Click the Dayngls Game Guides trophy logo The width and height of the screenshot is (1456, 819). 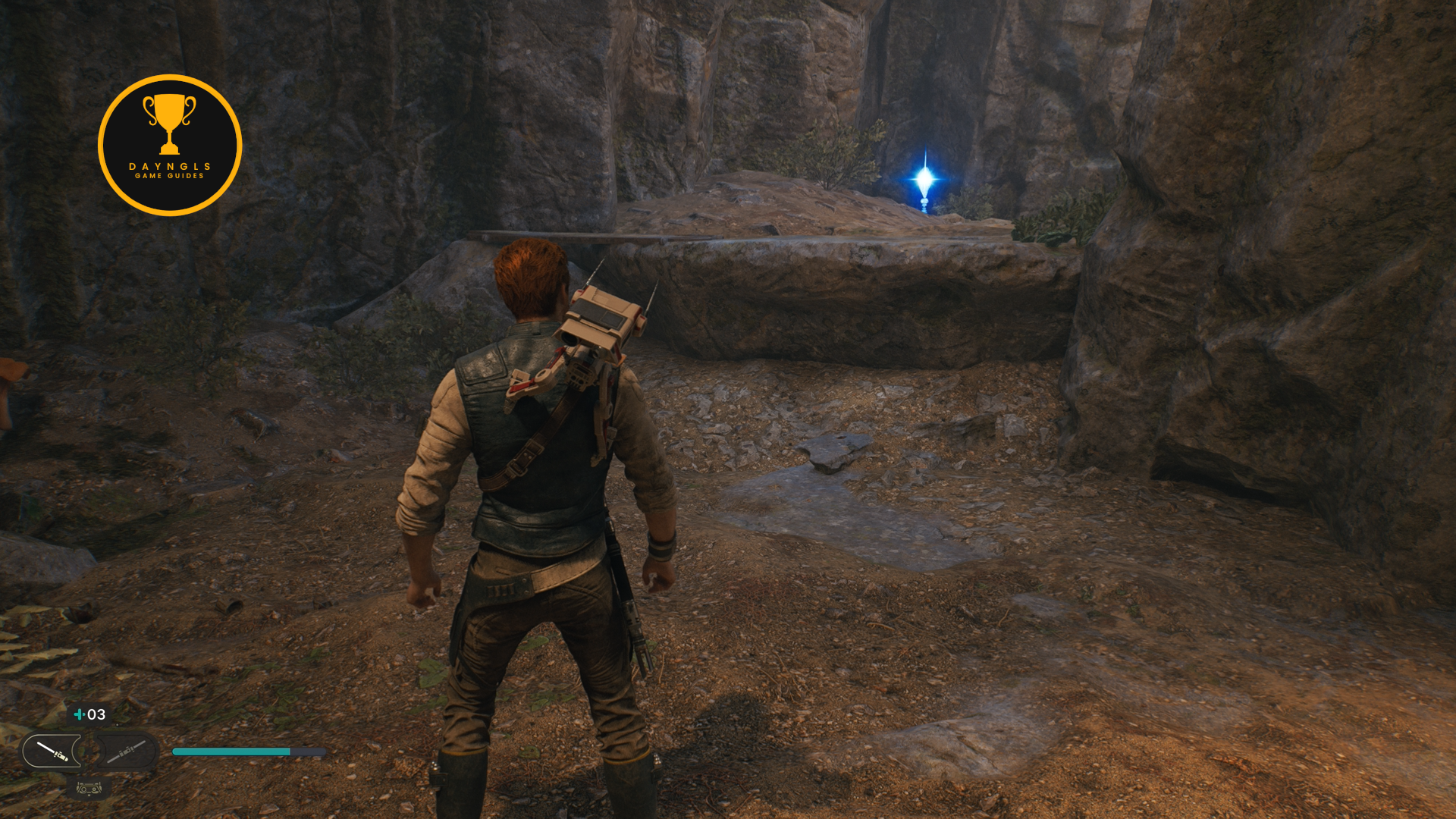tap(170, 145)
